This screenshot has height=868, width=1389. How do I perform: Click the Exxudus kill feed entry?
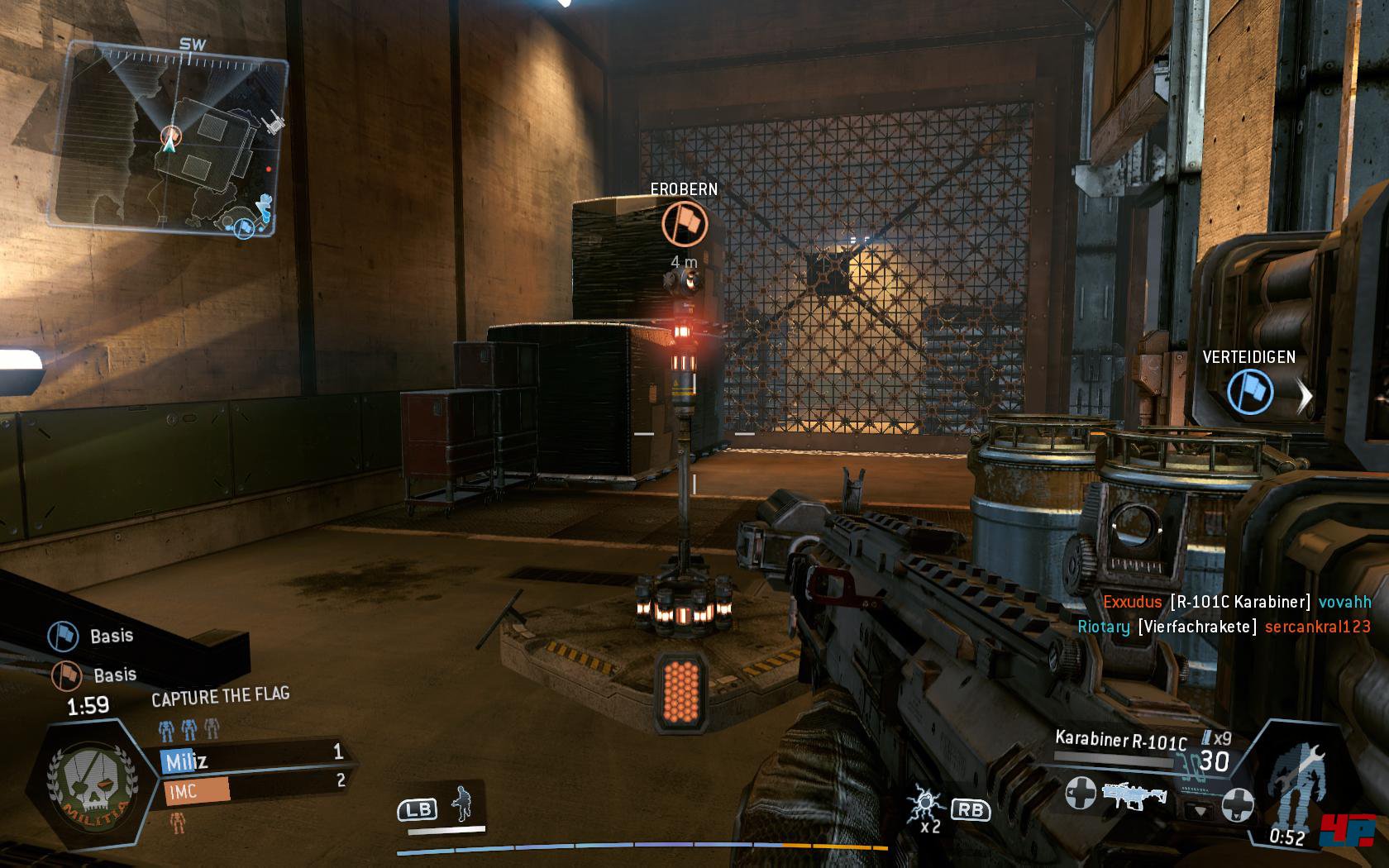click(x=1237, y=602)
